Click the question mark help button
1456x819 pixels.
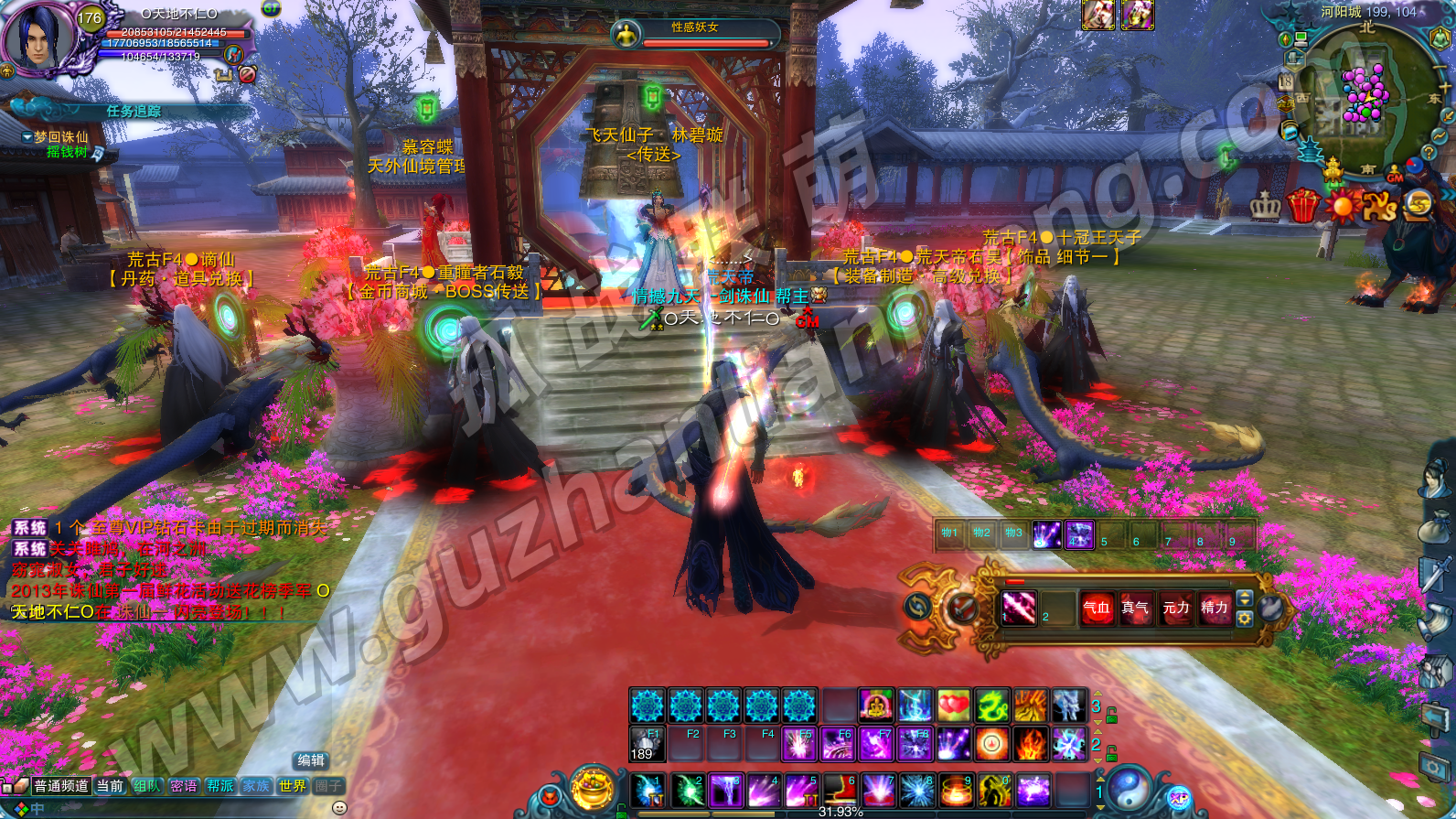coord(1429,153)
